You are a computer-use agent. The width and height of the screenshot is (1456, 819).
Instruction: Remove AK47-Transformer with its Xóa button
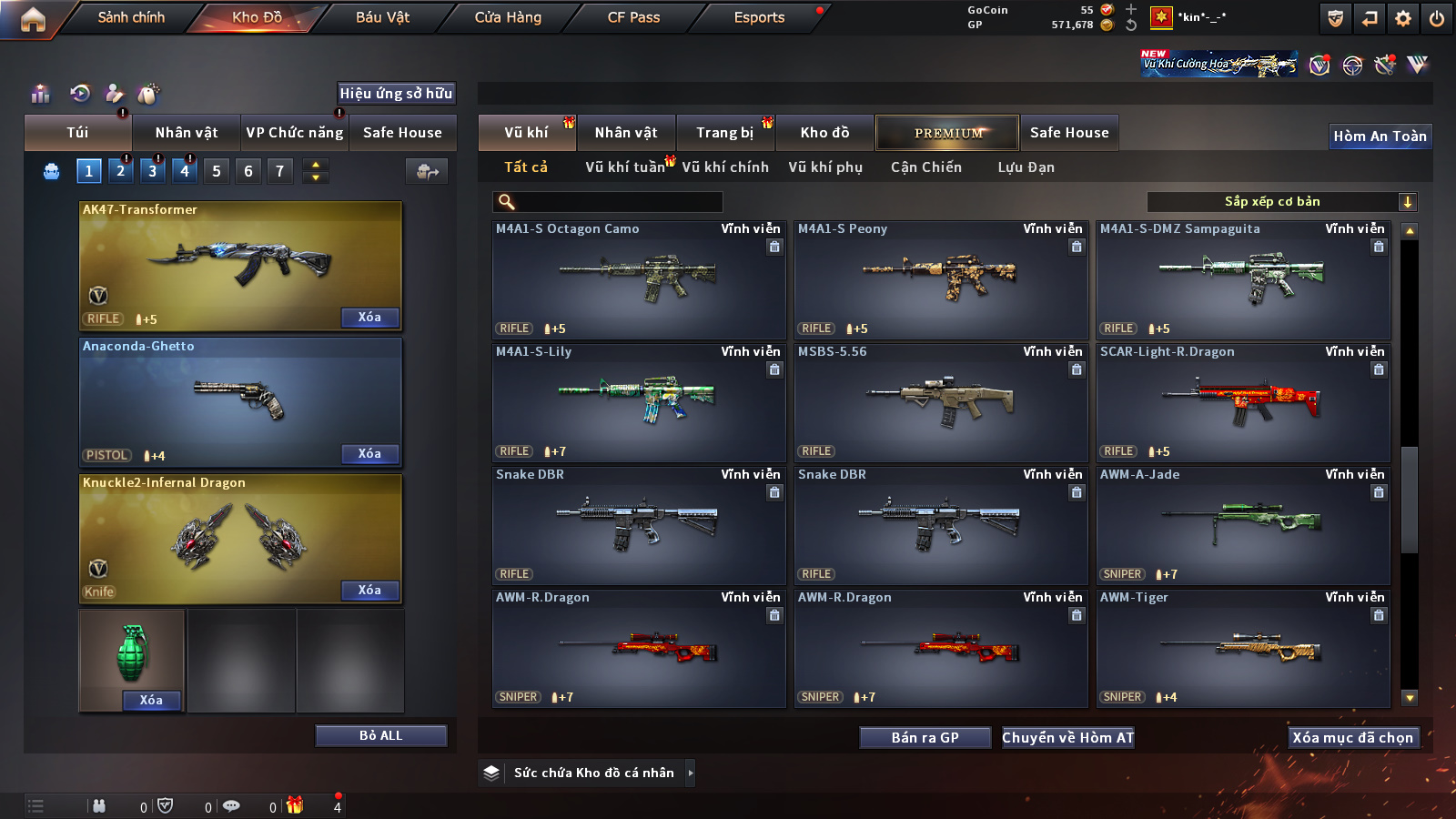coord(369,318)
